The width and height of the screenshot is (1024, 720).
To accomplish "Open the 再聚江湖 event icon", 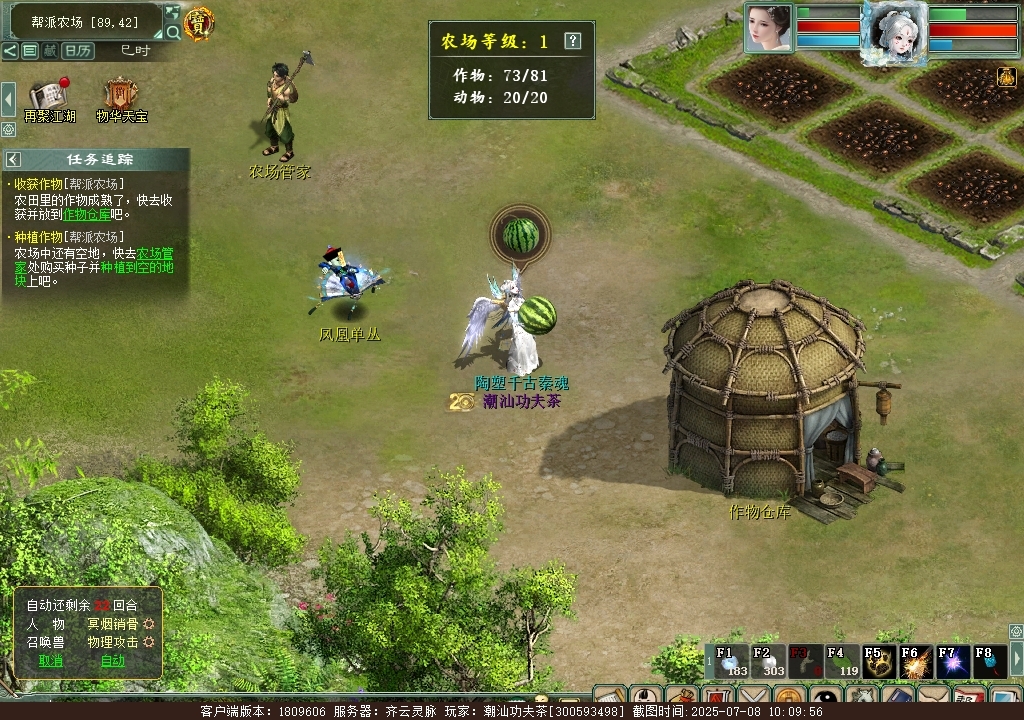I will 47,96.
